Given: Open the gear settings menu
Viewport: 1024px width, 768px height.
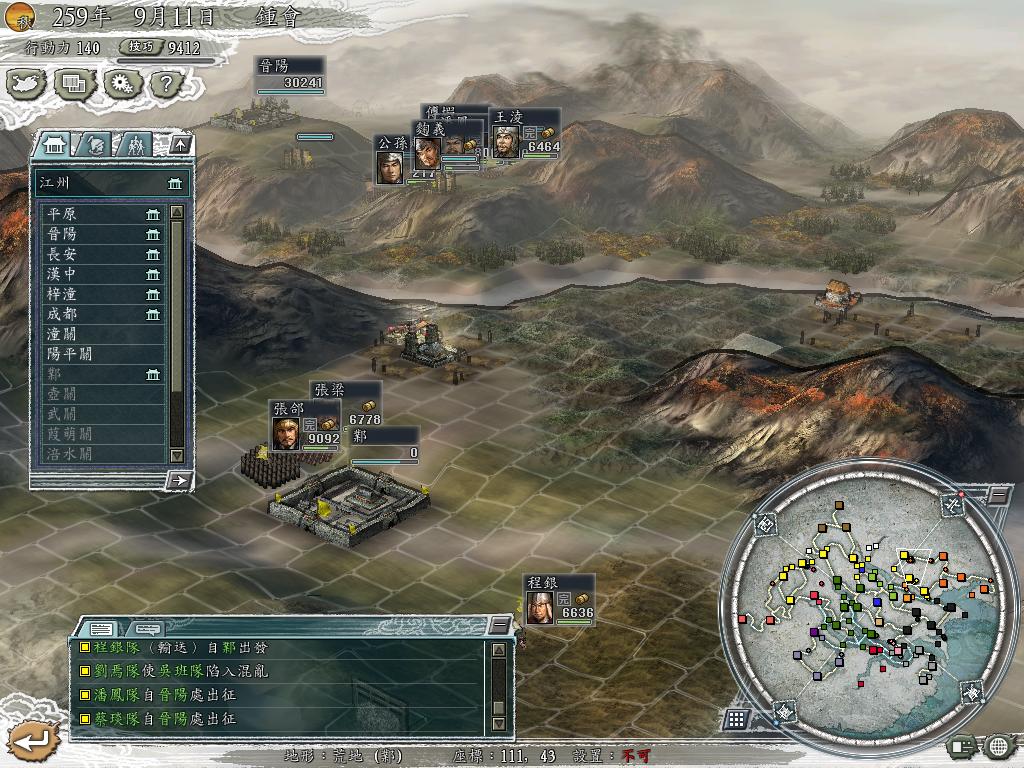Looking at the screenshot, I should (x=120, y=84).
